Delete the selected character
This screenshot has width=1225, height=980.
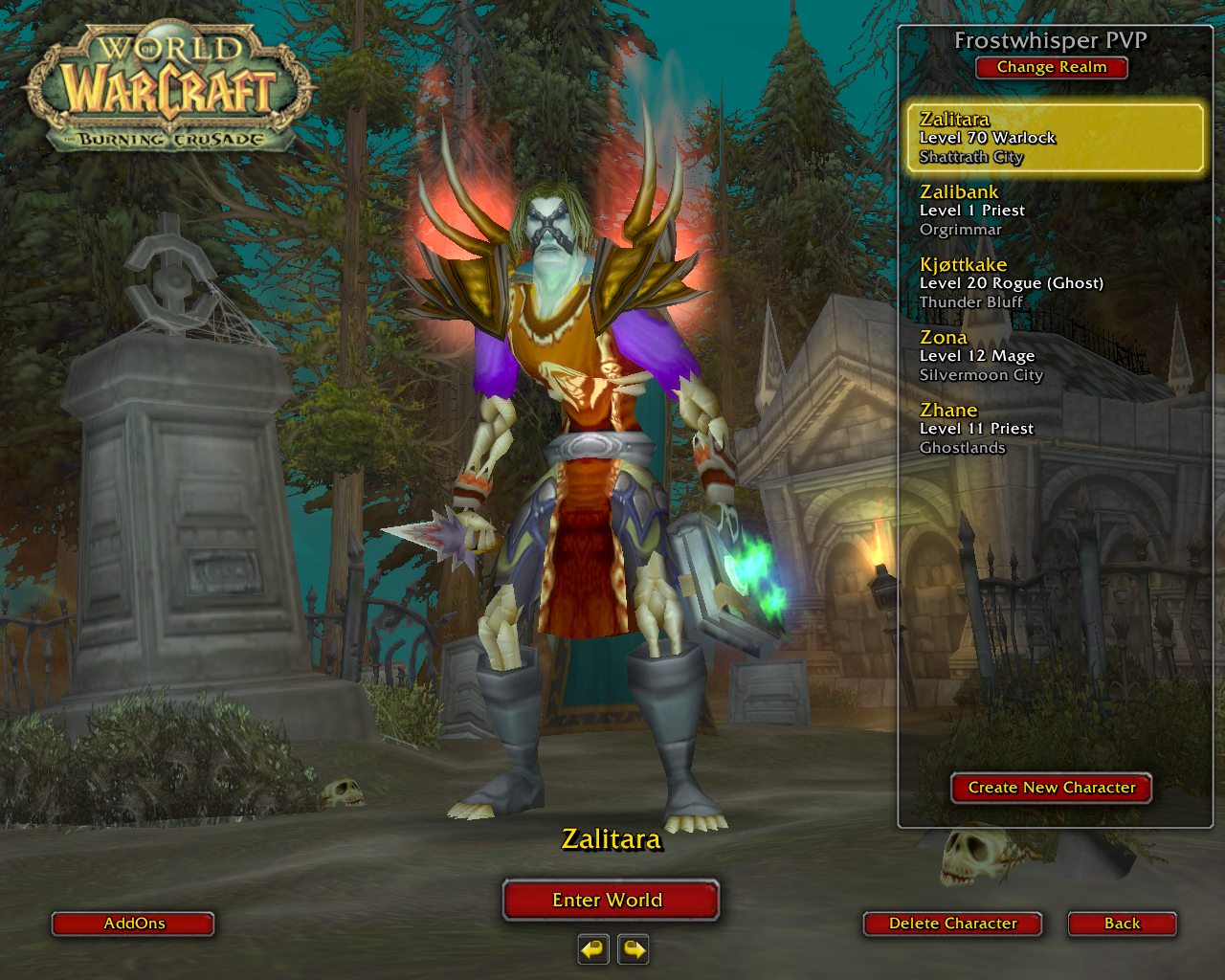tap(952, 924)
